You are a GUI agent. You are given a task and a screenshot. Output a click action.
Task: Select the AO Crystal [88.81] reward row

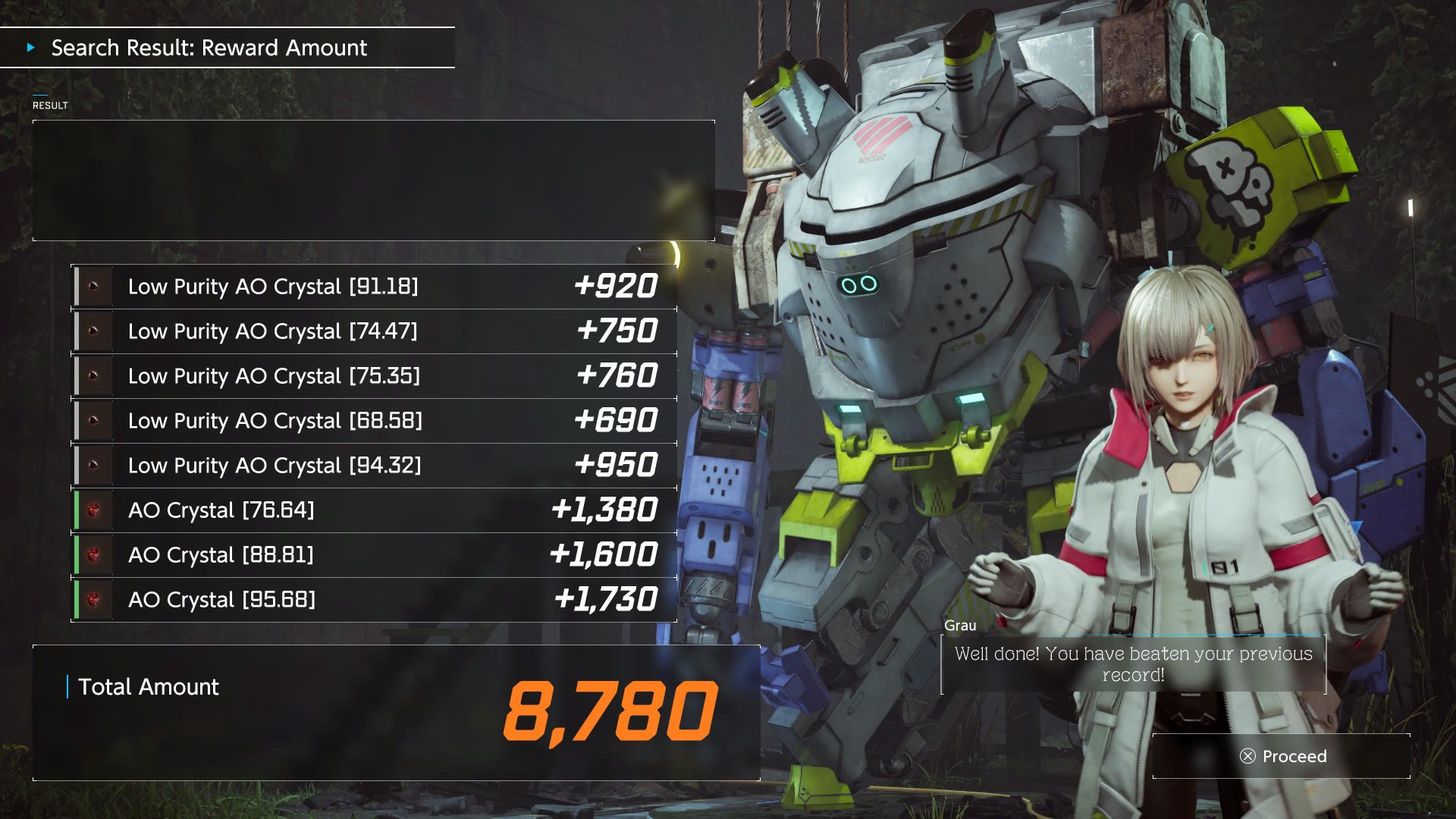point(375,555)
